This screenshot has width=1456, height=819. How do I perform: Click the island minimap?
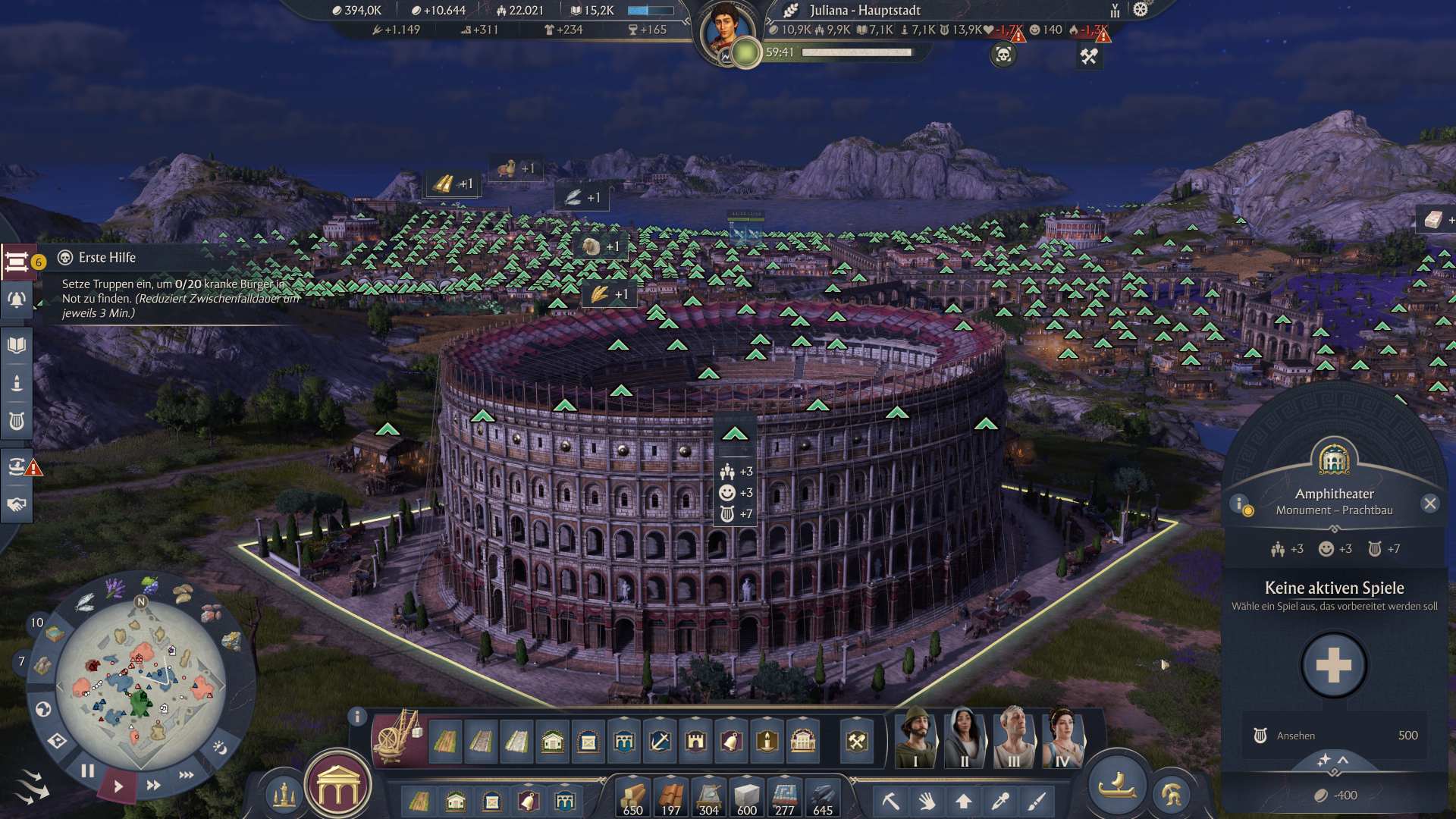point(140,684)
